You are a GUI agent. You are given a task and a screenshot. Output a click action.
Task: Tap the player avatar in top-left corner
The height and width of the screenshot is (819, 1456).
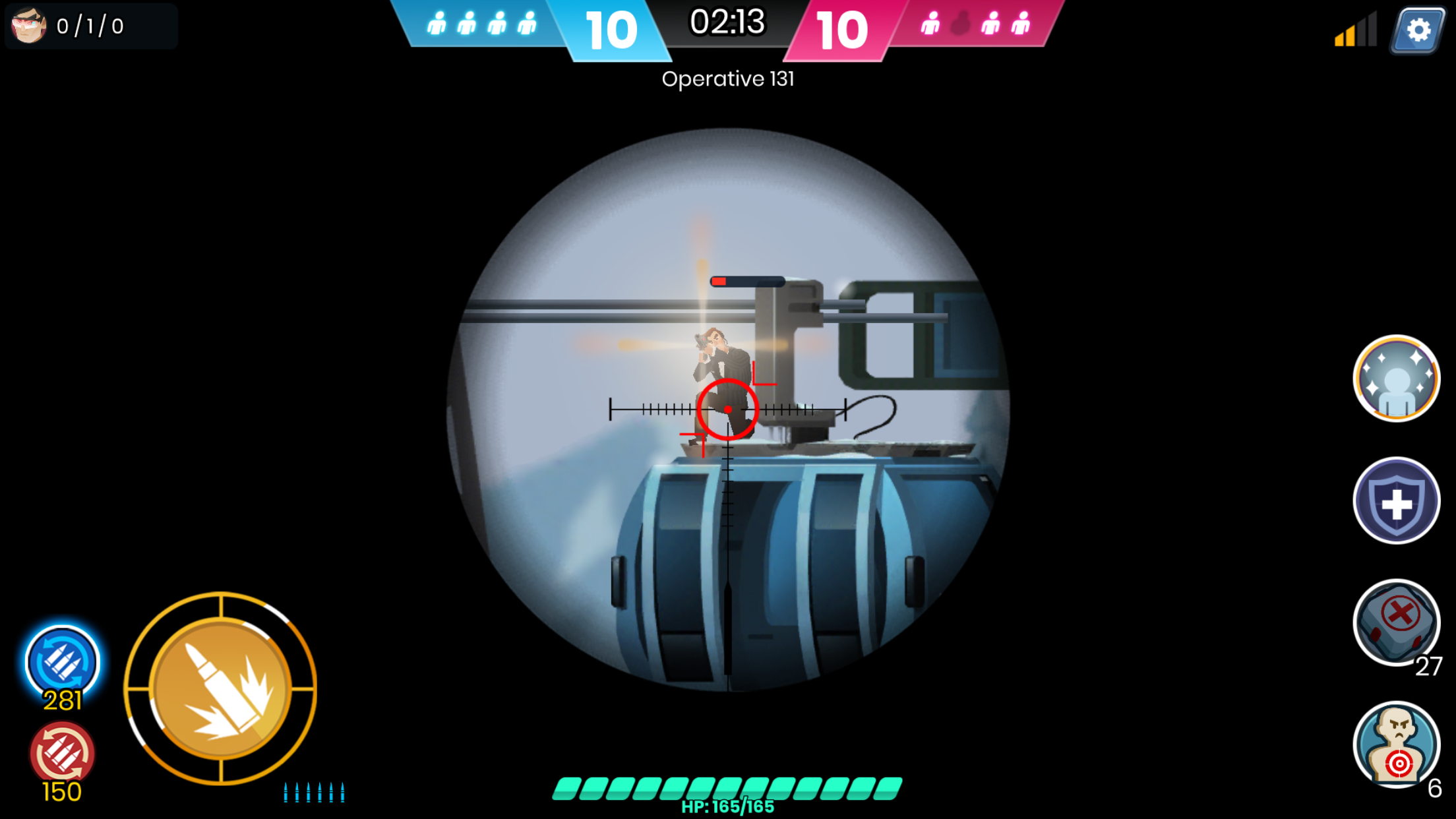tap(28, 27)
